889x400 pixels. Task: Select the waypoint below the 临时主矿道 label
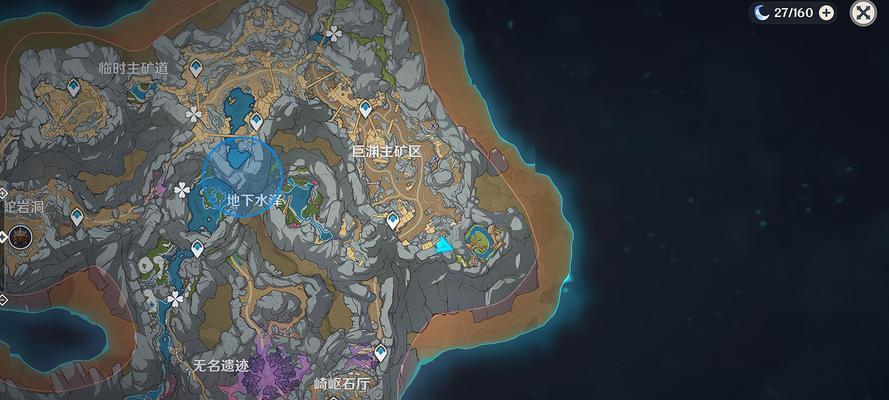tap(74, 91)
